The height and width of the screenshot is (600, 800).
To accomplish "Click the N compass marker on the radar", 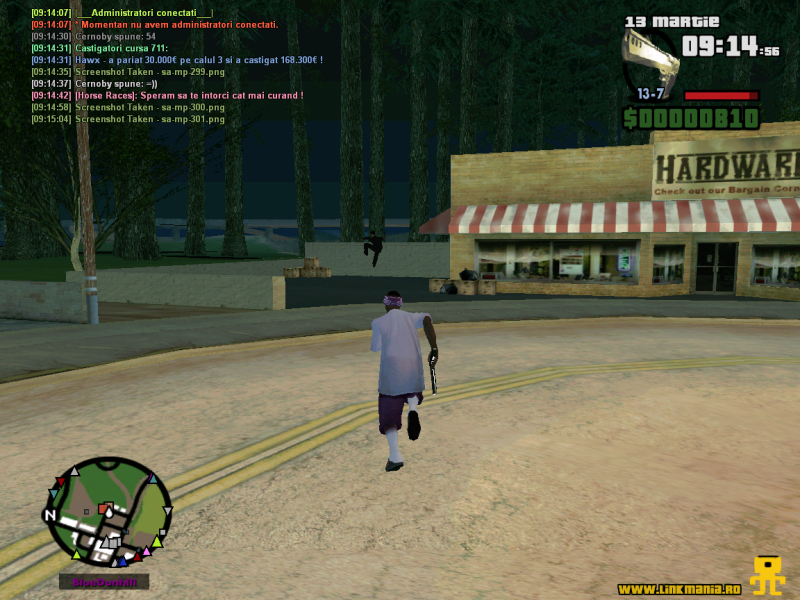I will pos(49,516).
